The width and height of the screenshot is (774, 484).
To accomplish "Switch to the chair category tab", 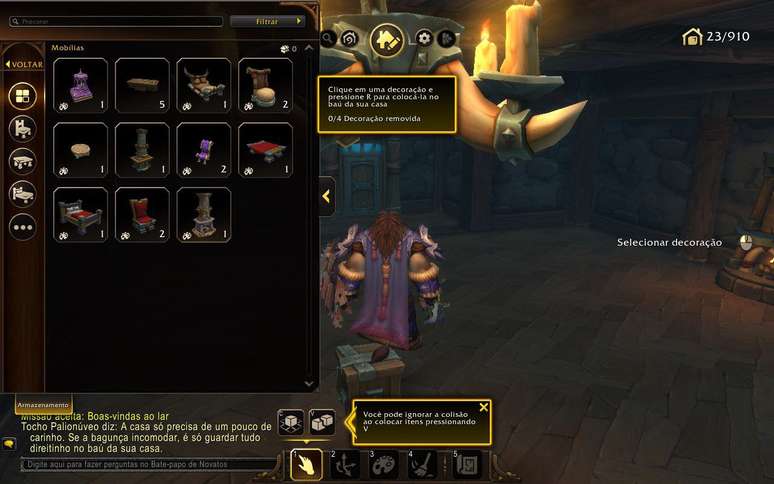I will 23,129.
